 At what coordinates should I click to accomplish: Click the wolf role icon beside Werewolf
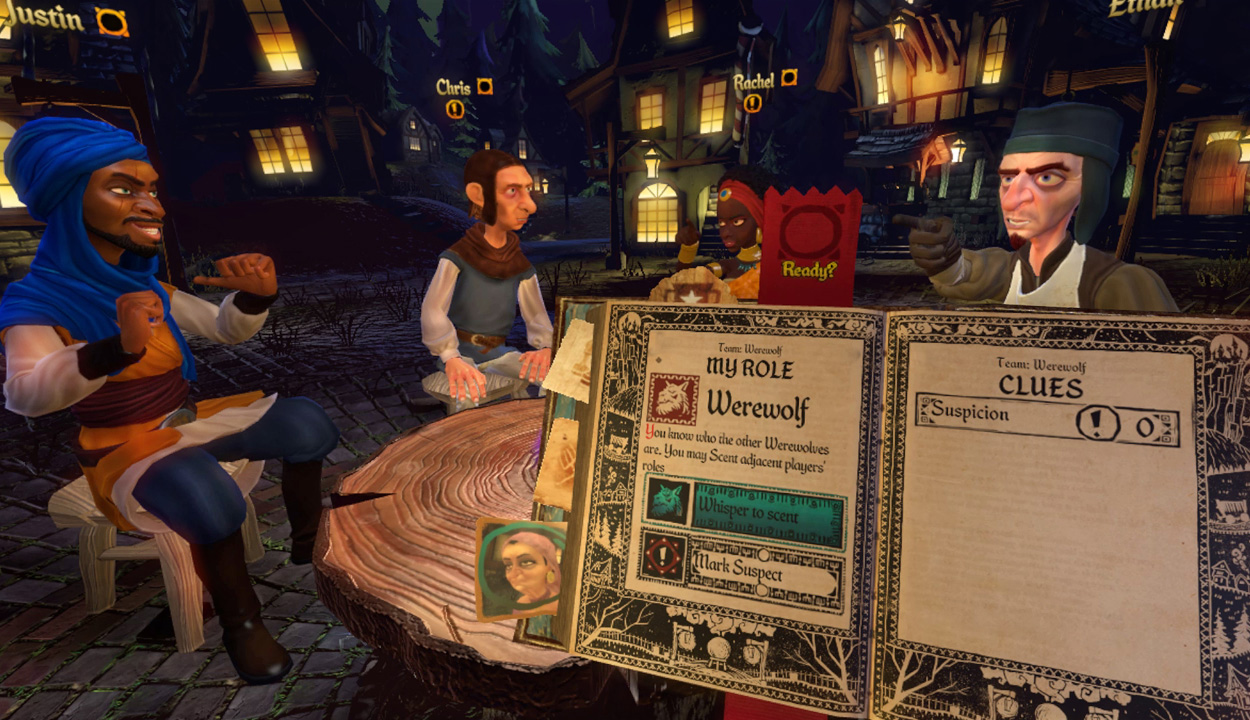point(673,398)
